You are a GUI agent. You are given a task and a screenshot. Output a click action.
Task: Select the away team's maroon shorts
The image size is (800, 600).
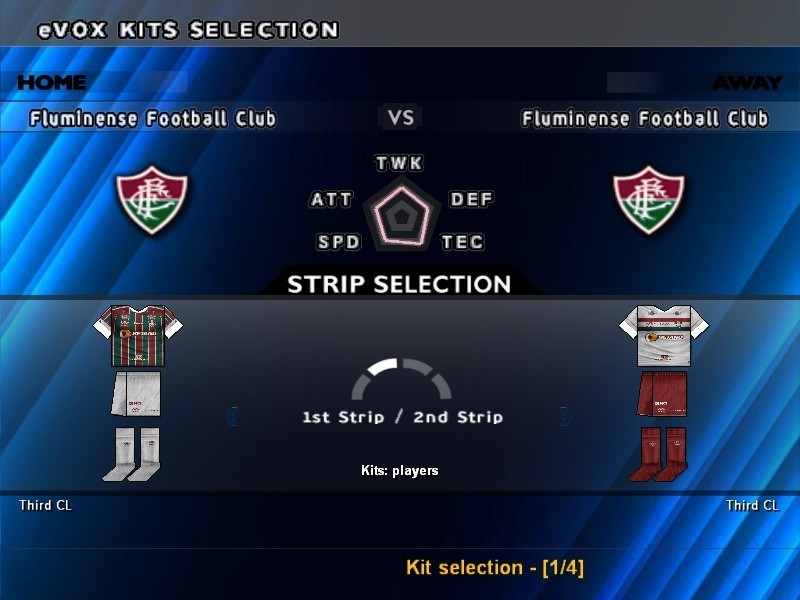click(x=662, y=394)
